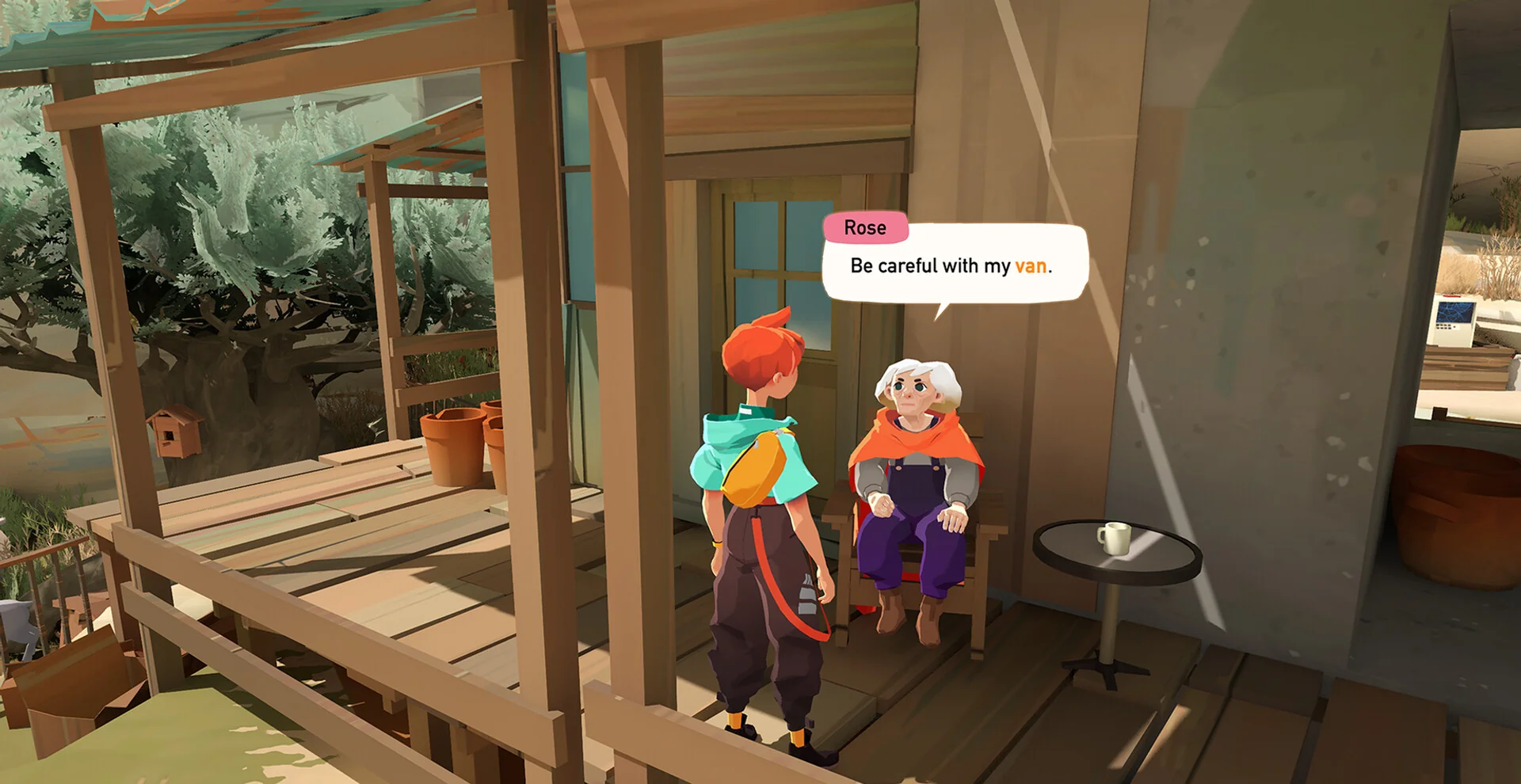Advance Rose's speech bubble dialogue
Image resolution: width=1521 pixels, height=784 pixels.
point(954,265)
